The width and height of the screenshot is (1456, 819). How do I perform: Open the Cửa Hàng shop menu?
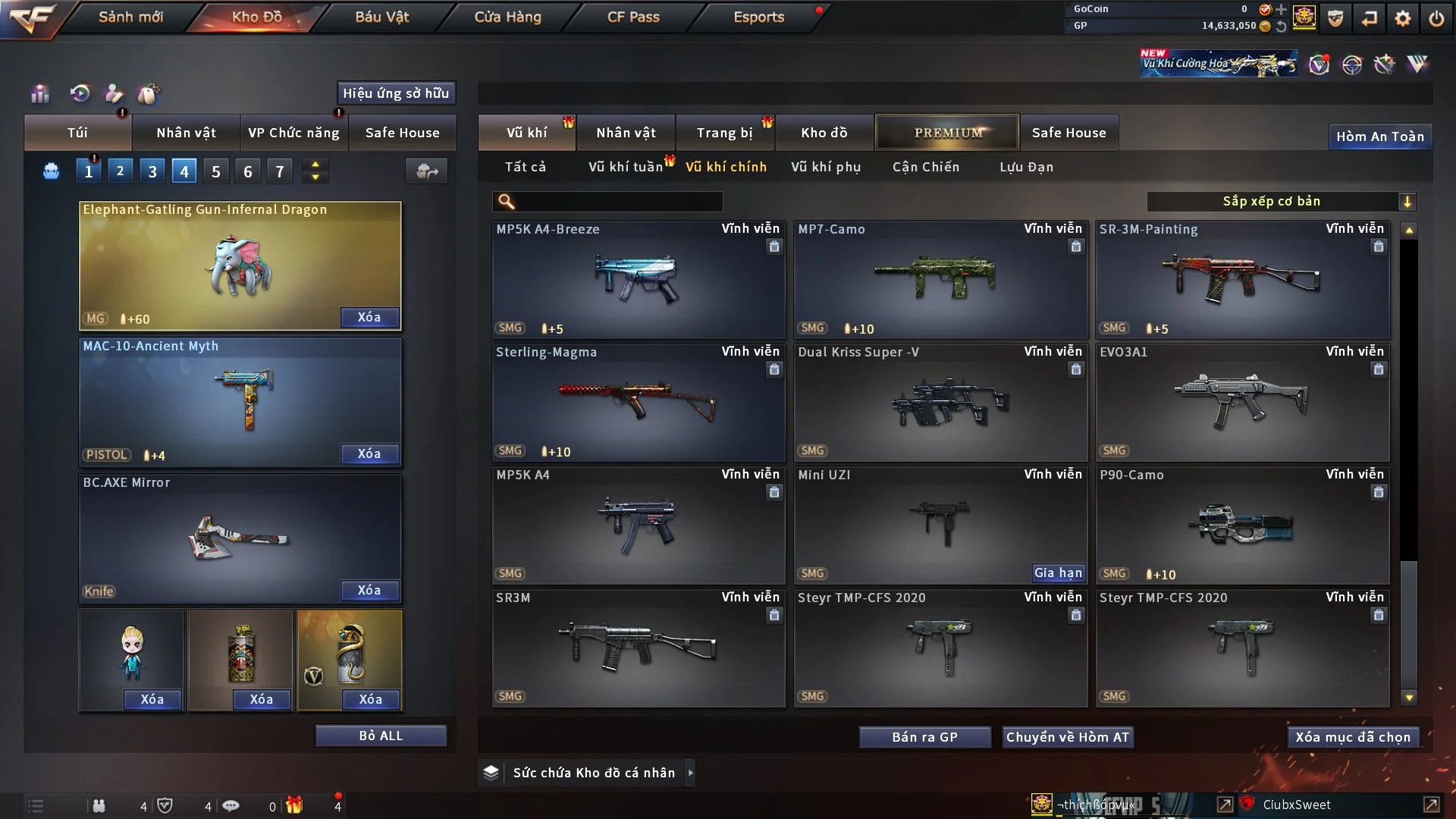coord(507,17)
